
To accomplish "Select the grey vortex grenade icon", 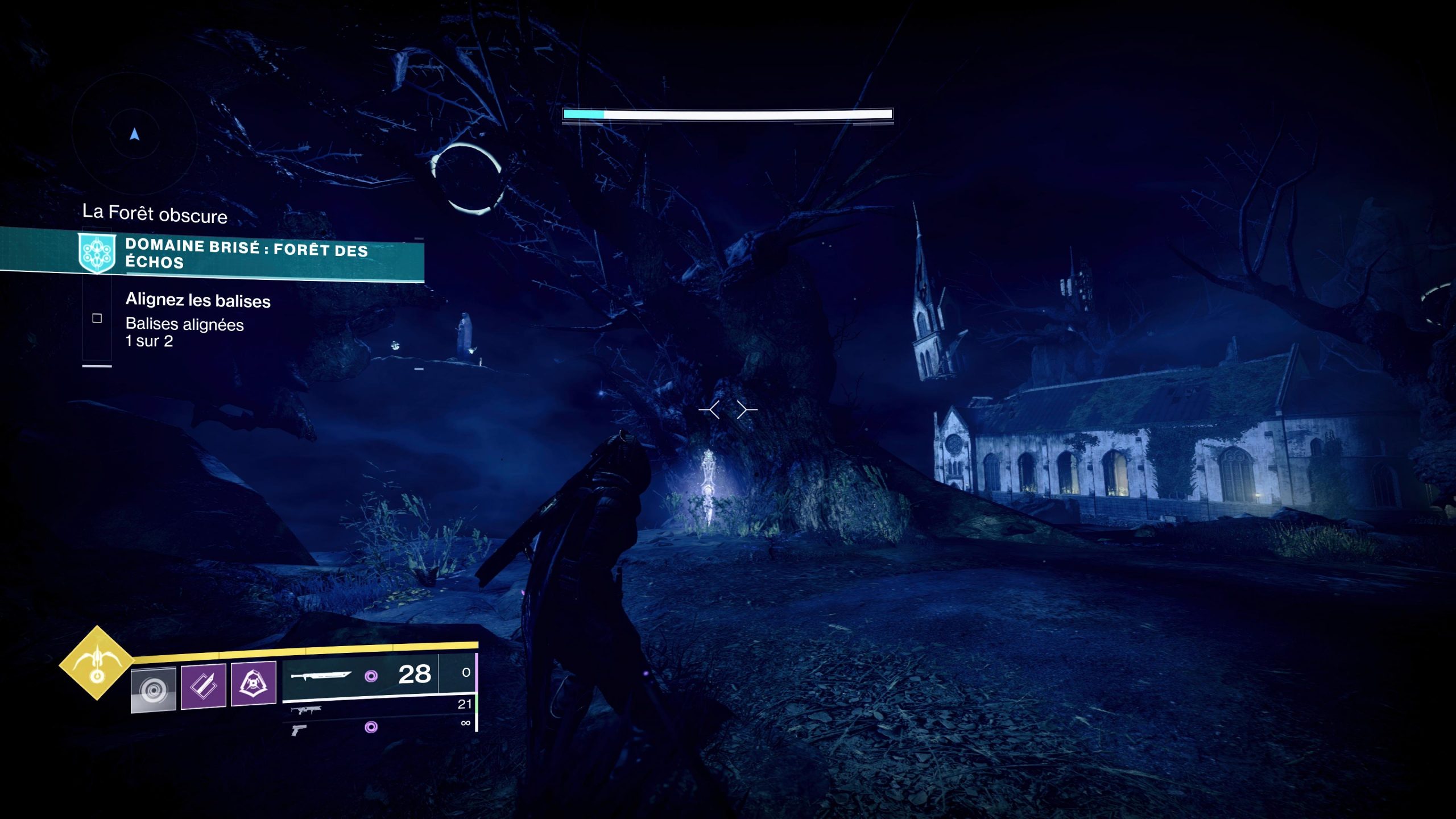I will (x=153, y=689).
